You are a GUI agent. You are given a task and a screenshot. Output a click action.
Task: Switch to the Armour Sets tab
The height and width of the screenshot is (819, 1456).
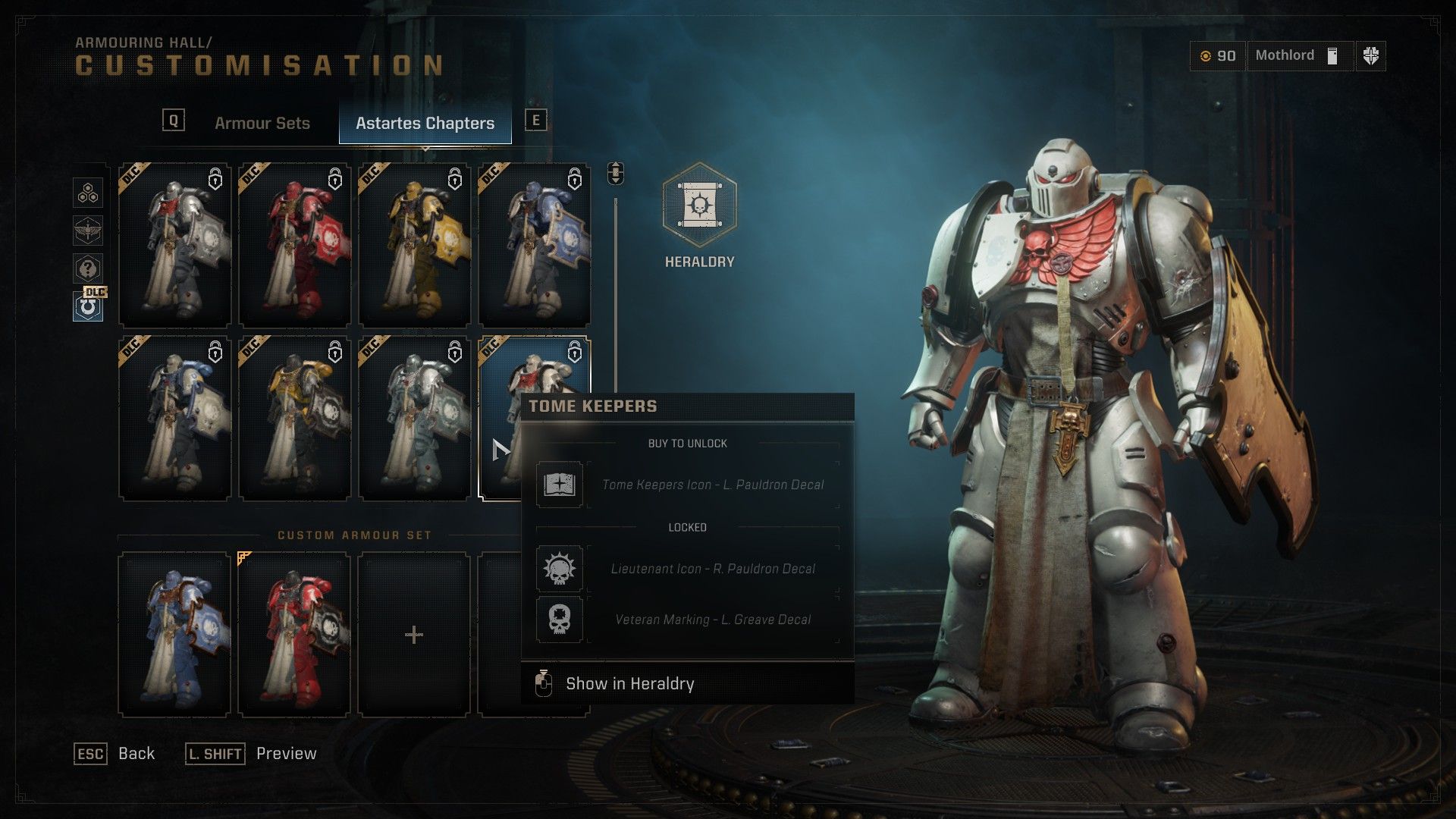point(262,123)
